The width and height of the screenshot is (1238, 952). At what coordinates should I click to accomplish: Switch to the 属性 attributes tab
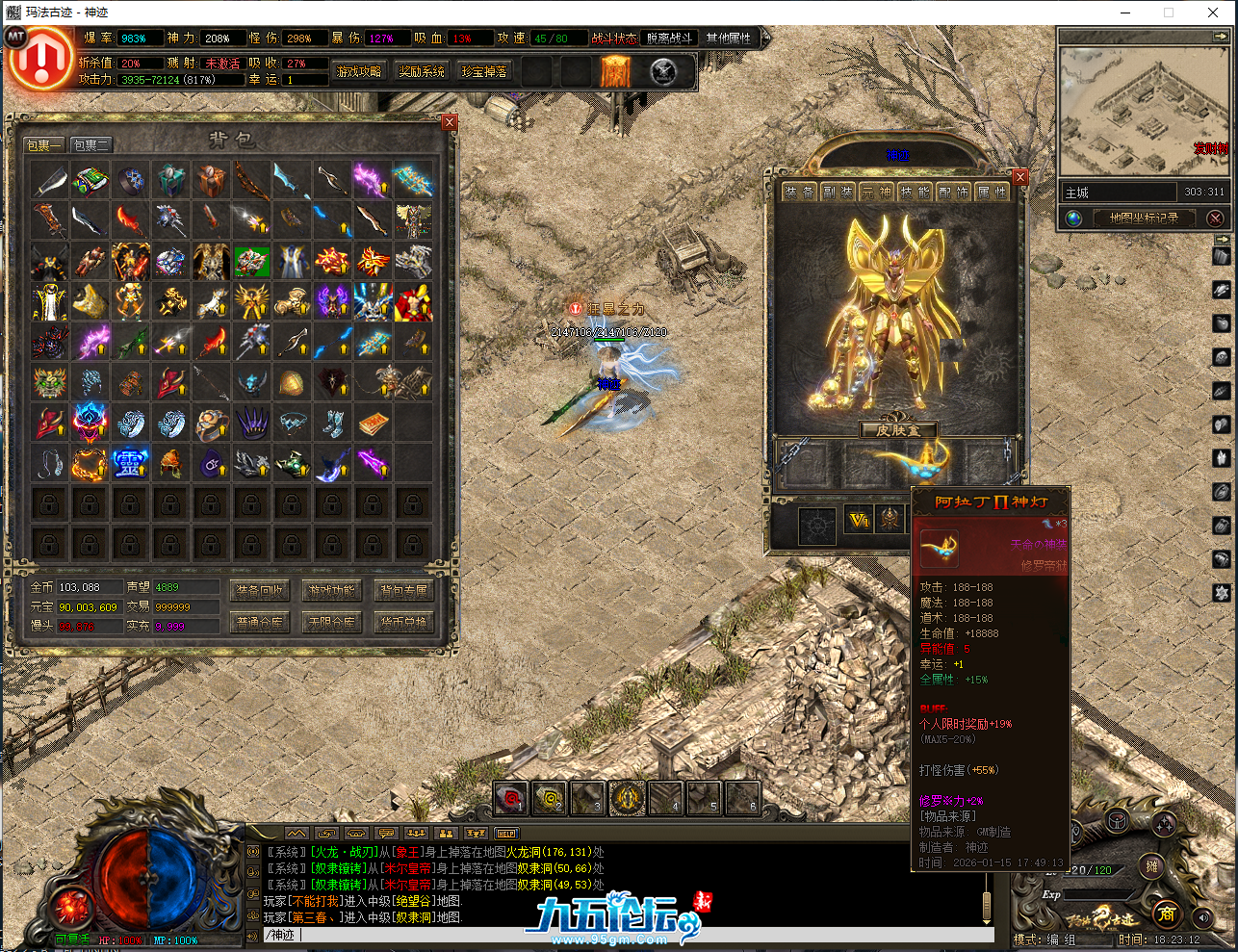(x=992, y=193)
